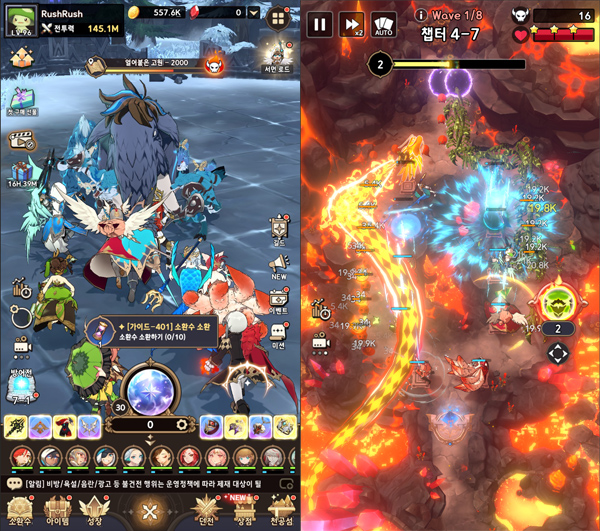Image resolution: width=600 pixels, height=531 pixels.
Task: Open the 이벤트 event calendar icon
Action: (279, 300)
